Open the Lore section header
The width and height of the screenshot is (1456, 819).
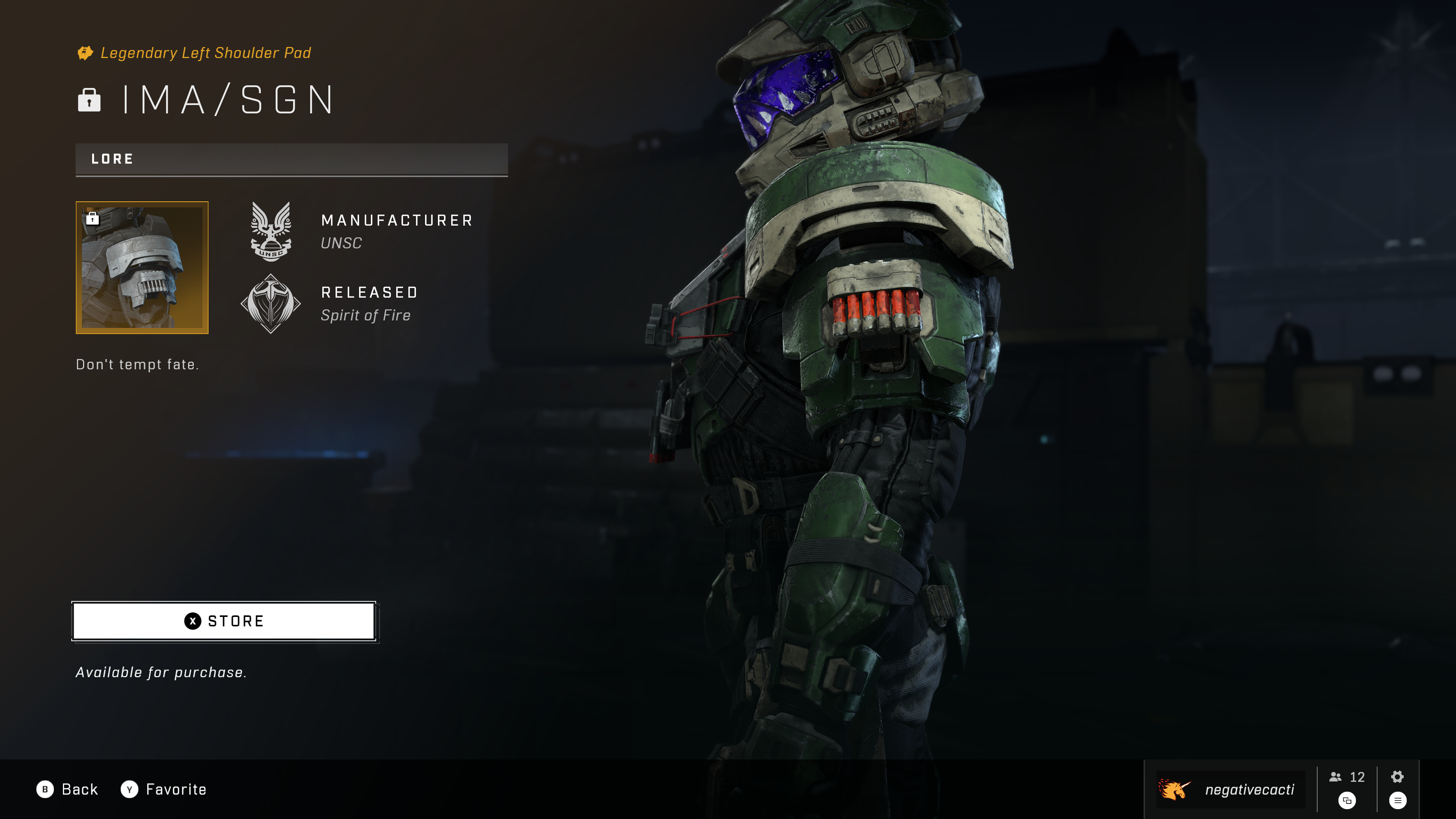click(x=291, y=159)
